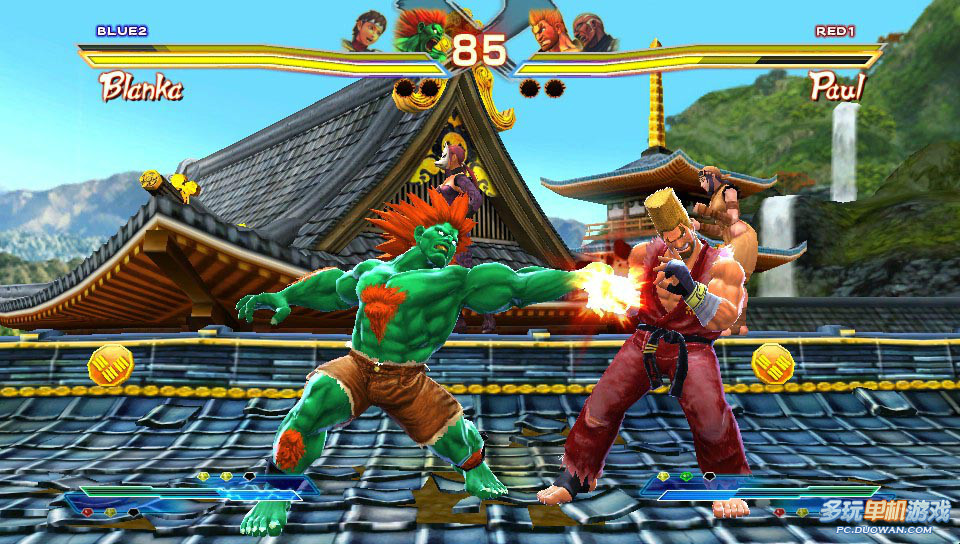Select the bald partner portrait on Paul's team
The image size is (960, 544).
595,32
